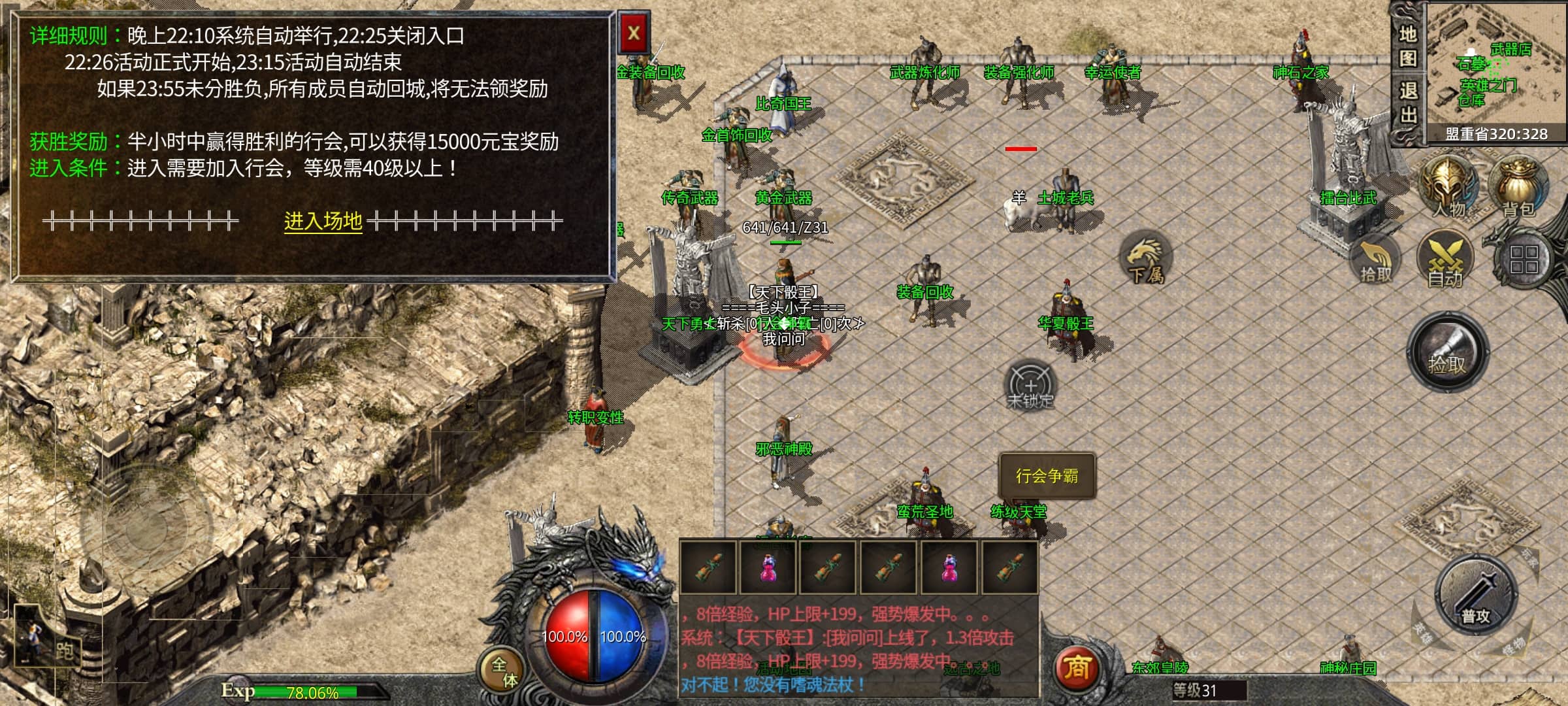Open the 下属 dragon icon
The height and width of the screenshot is (706, 1568).
(x=1146, y=259)
